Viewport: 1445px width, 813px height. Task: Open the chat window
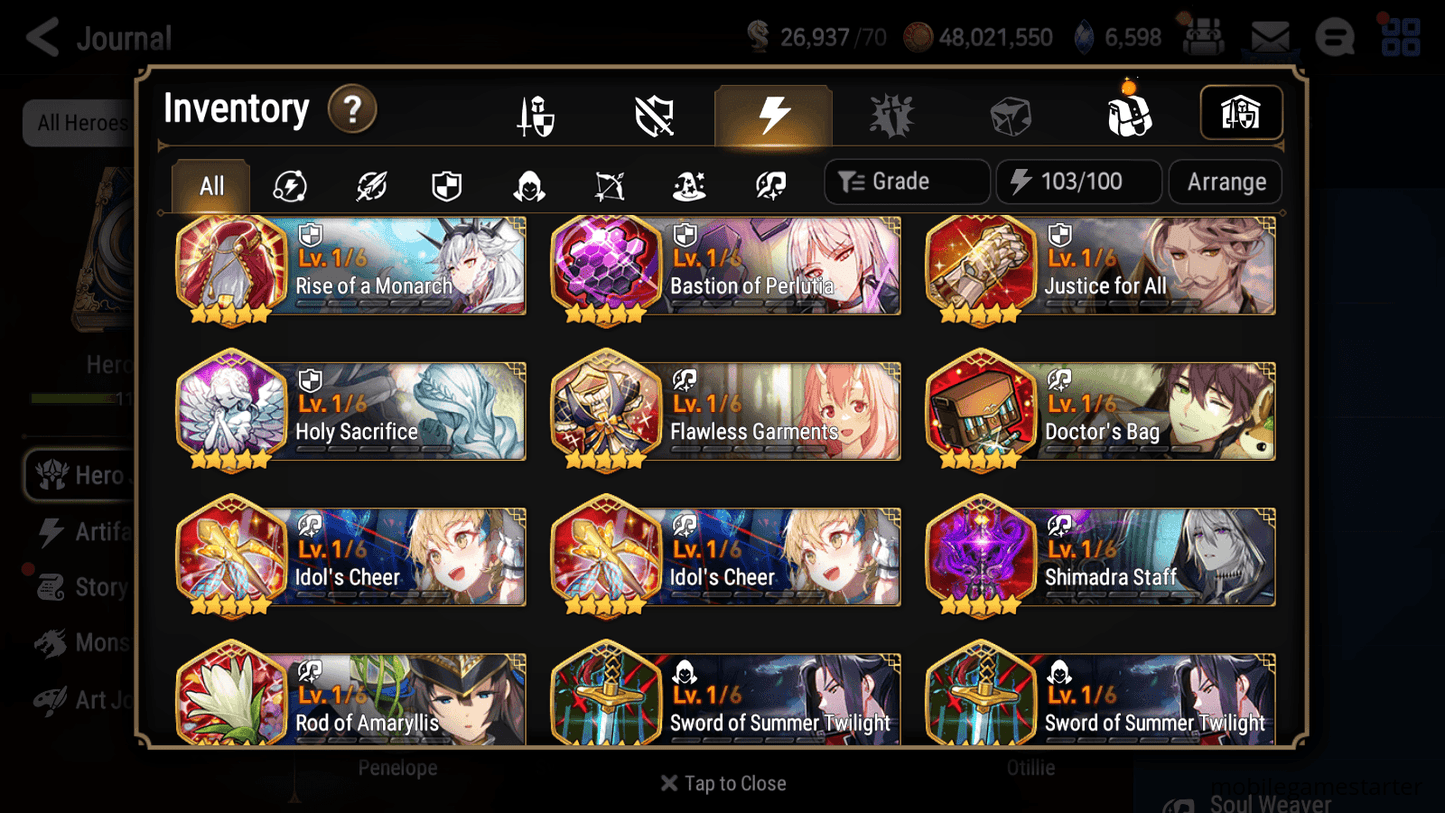pos(1334,37)
